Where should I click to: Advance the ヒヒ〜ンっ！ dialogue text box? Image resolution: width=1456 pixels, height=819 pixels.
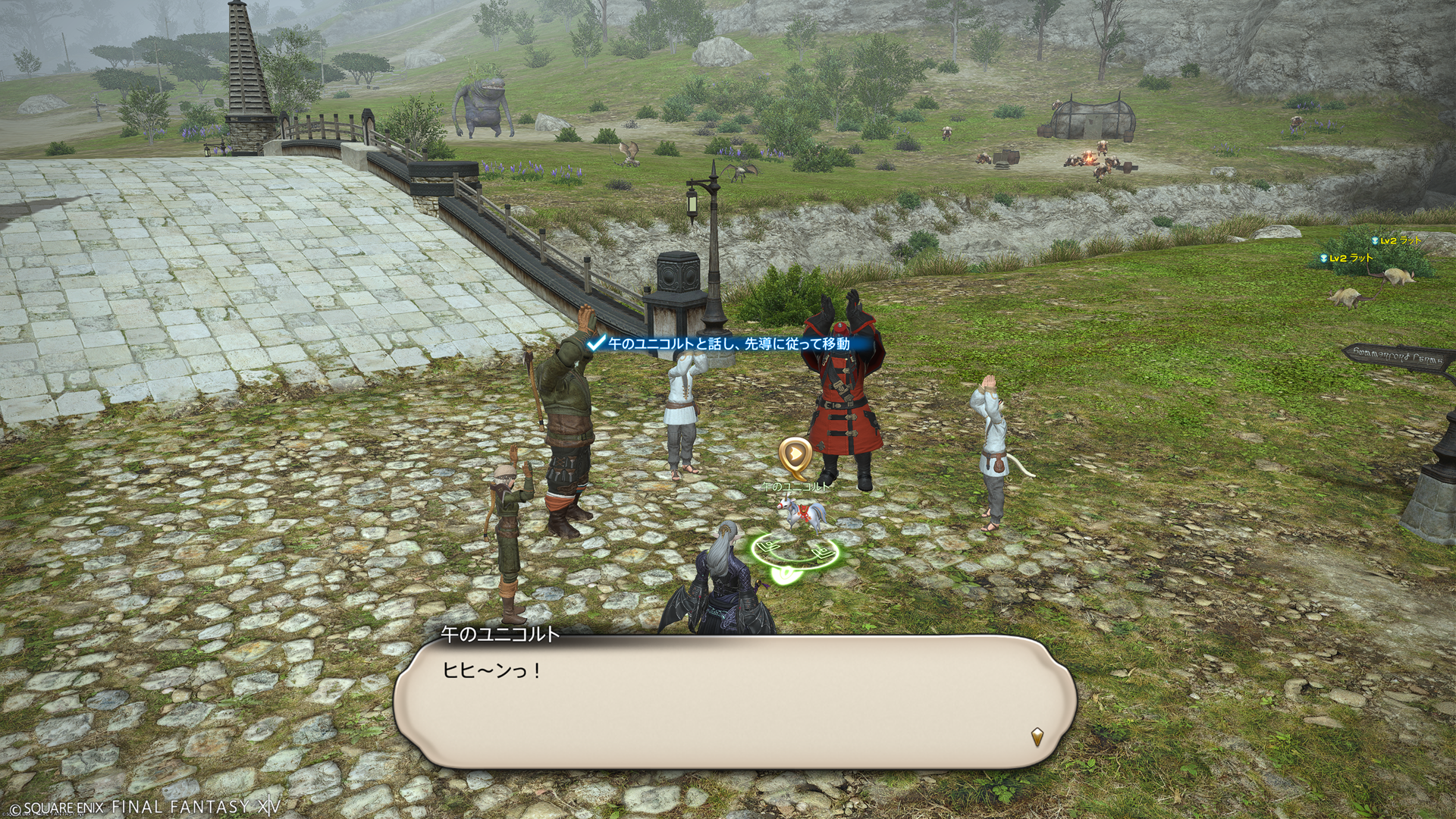tap(734, 701)
